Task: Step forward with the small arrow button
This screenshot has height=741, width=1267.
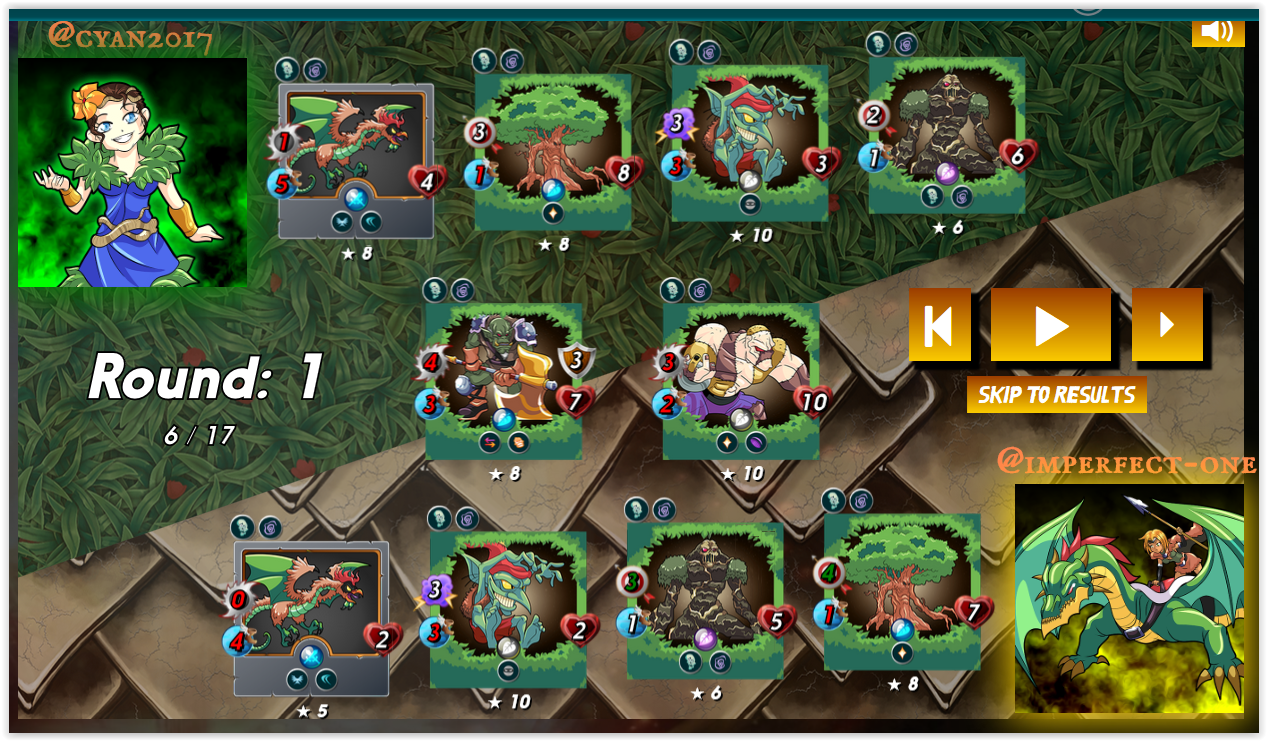Action: pyautogui.click(x=1166, y=325)
